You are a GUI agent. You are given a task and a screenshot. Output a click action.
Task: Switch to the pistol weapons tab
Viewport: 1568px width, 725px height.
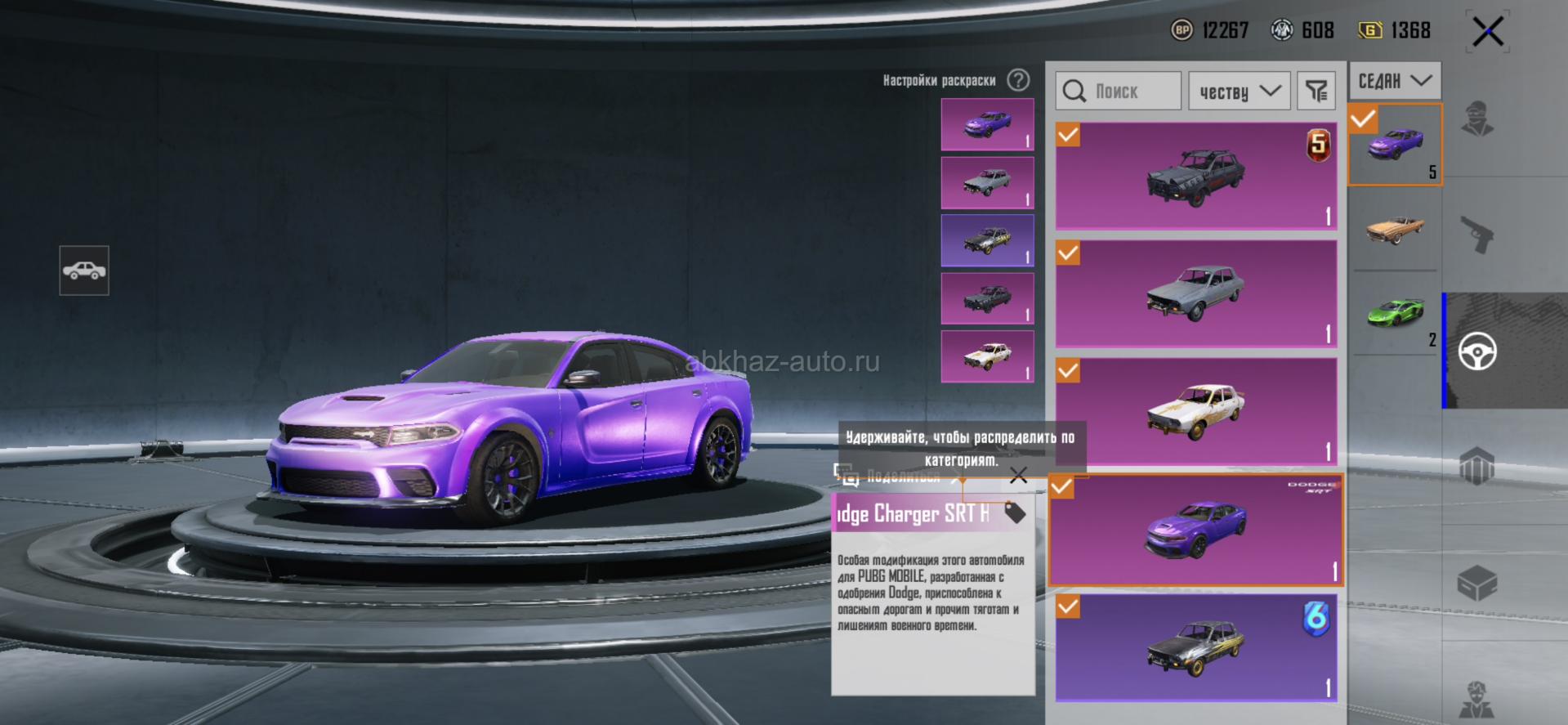pyautogui.click(x=1477, y=235)
